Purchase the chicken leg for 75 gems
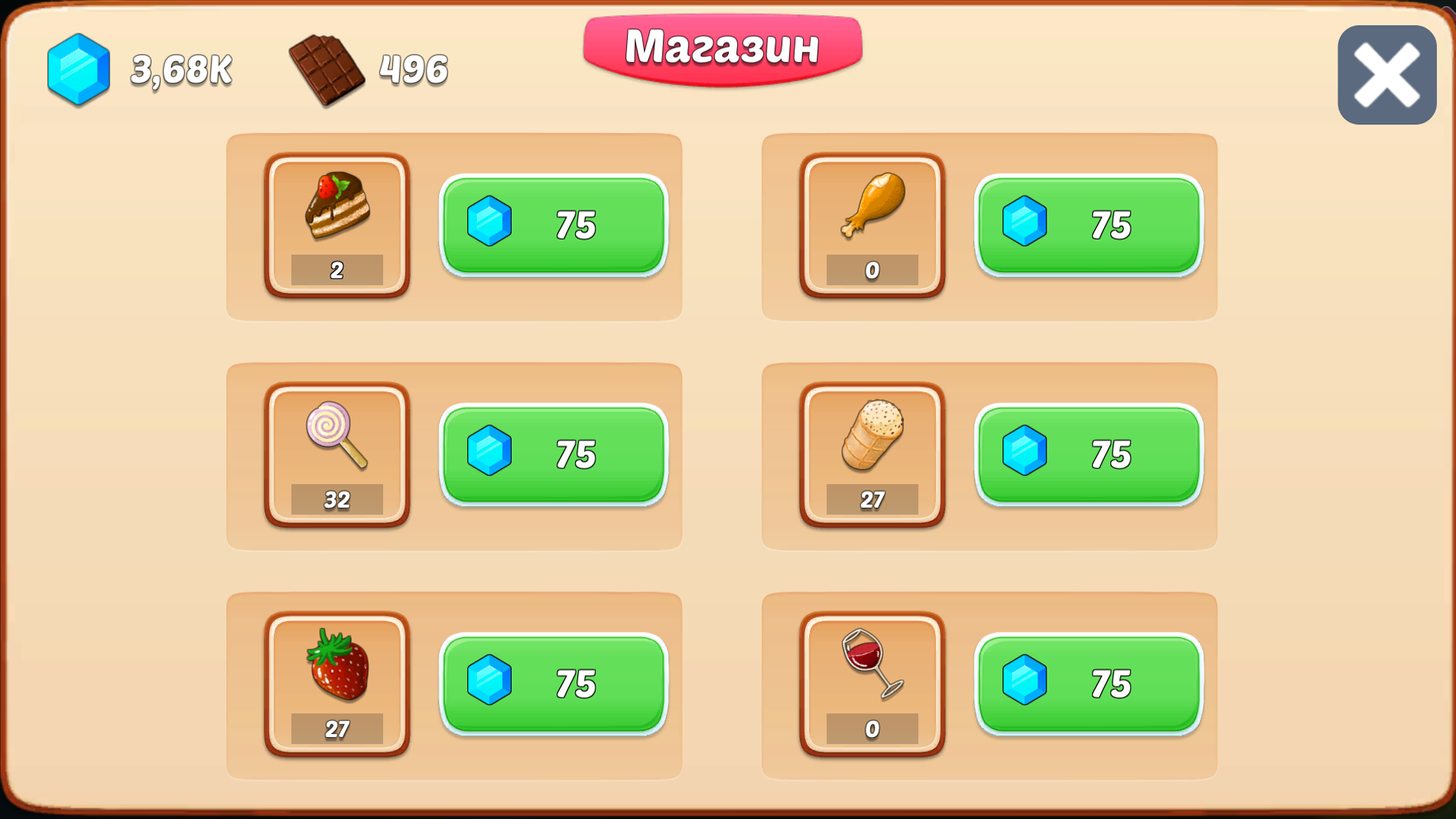Screen dimensions: 1456x819 pyautogui.click(x=1089, y=225)
